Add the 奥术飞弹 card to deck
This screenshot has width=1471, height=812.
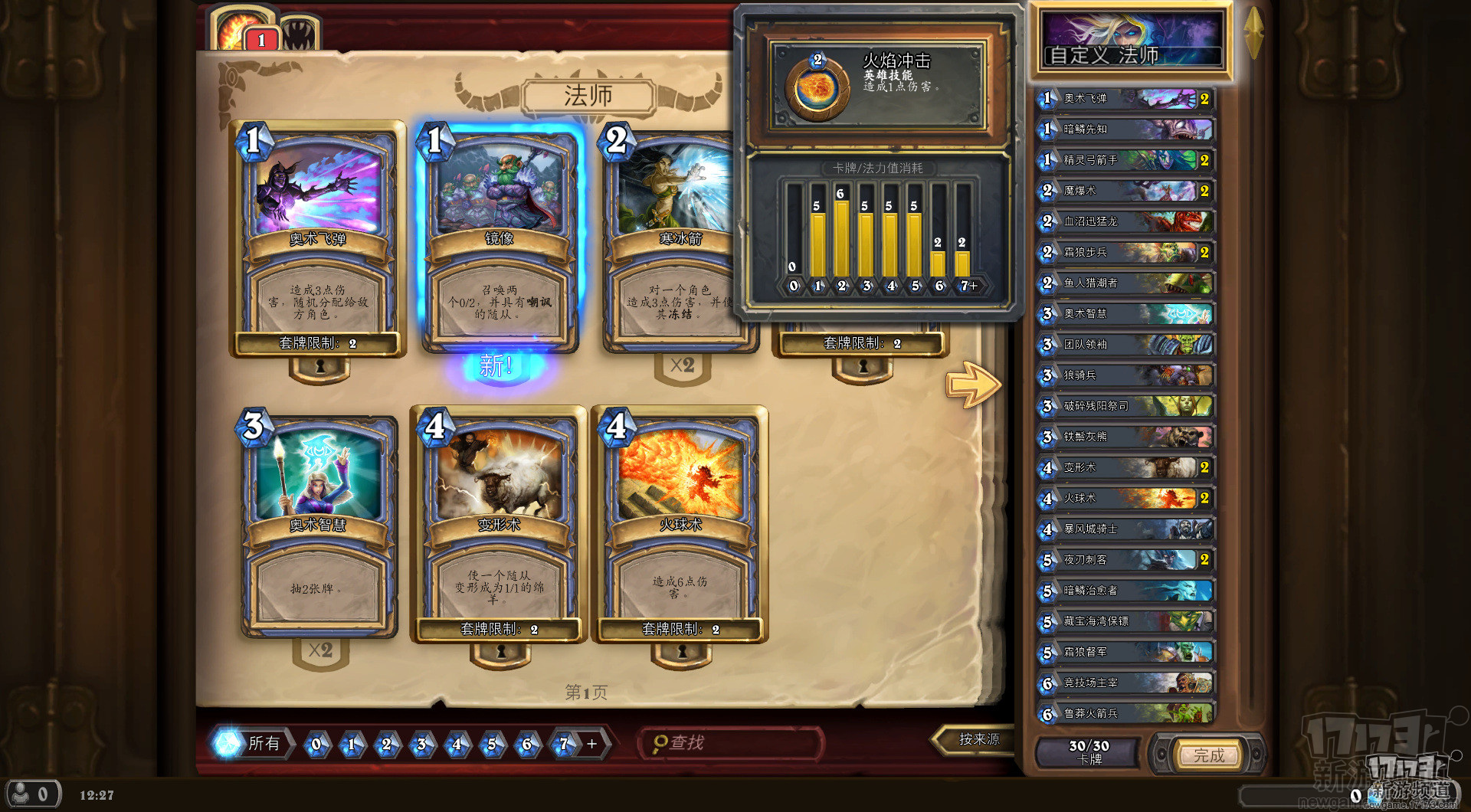[317, 237]
